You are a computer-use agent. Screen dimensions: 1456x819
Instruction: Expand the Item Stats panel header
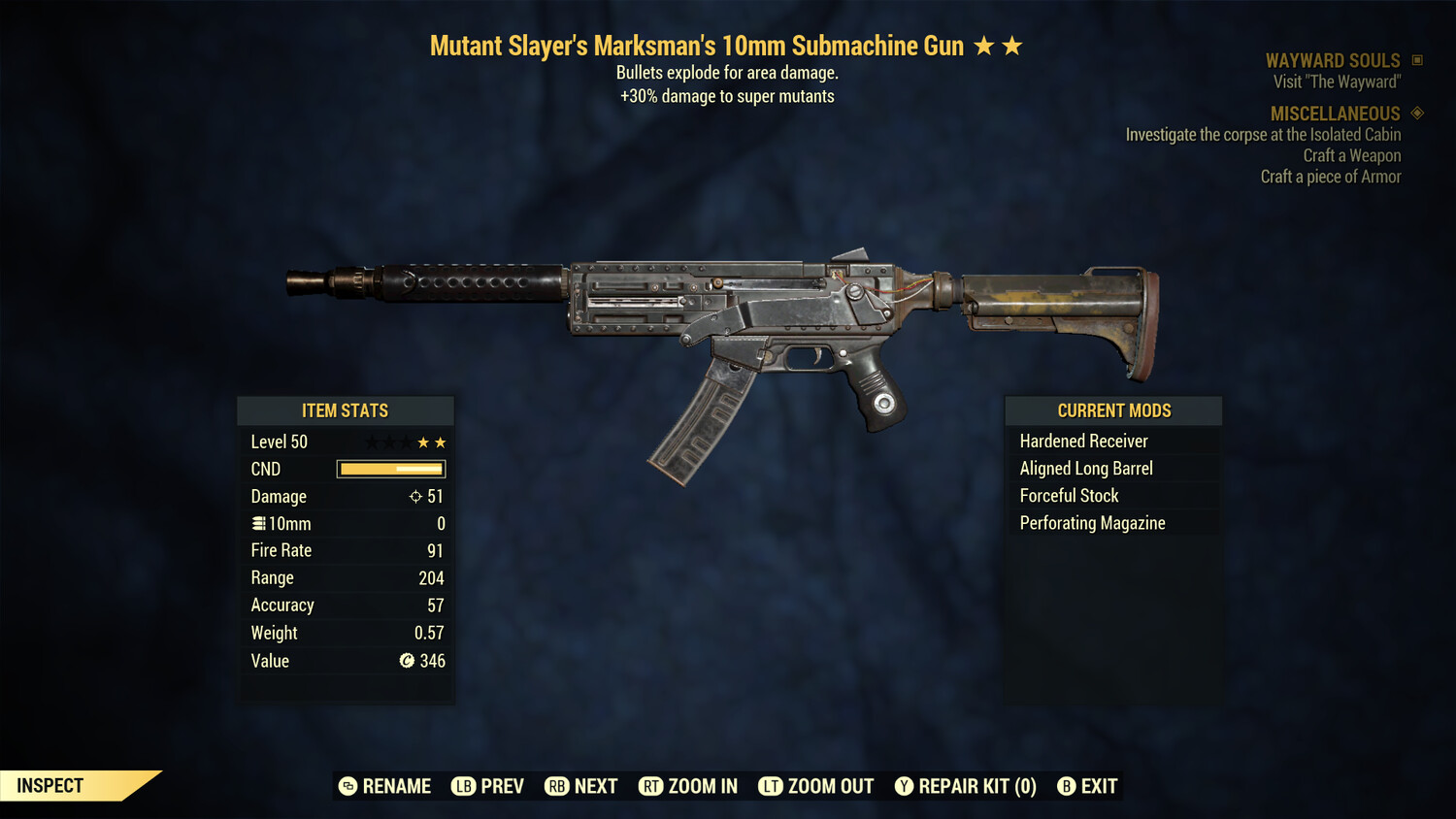[346, 410]
